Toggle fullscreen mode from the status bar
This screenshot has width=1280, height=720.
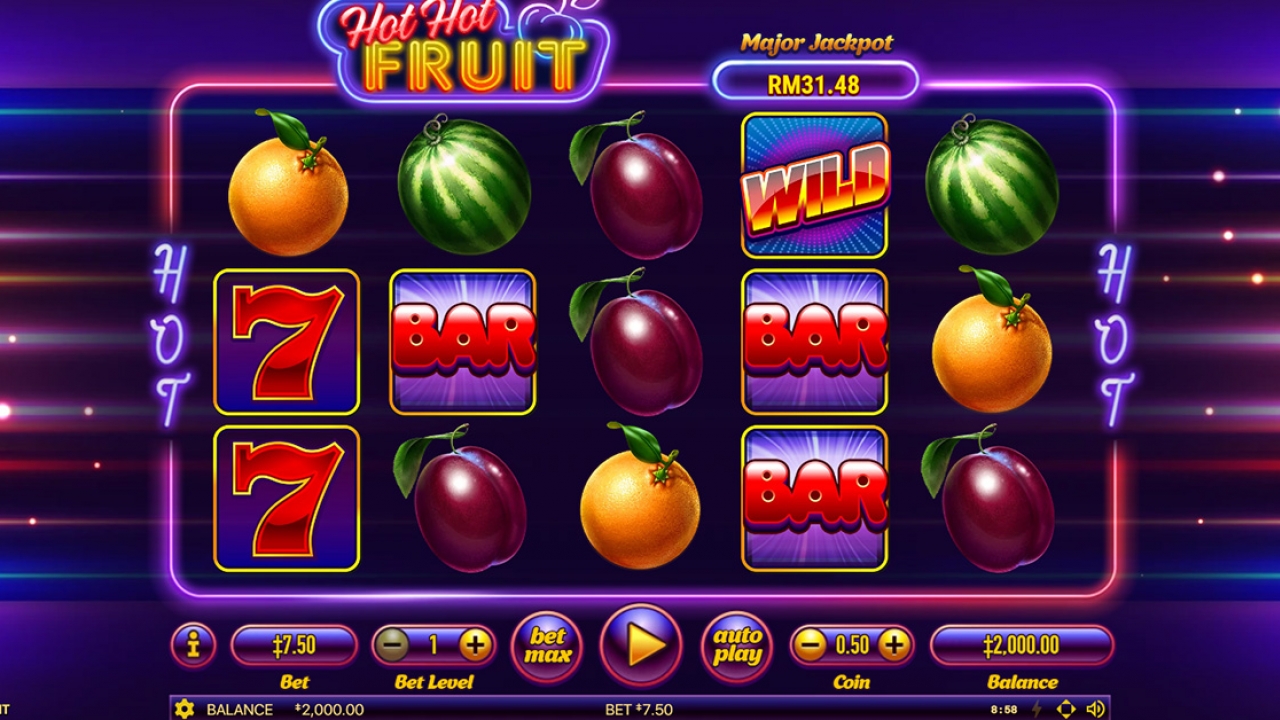tap(1066, 708)
